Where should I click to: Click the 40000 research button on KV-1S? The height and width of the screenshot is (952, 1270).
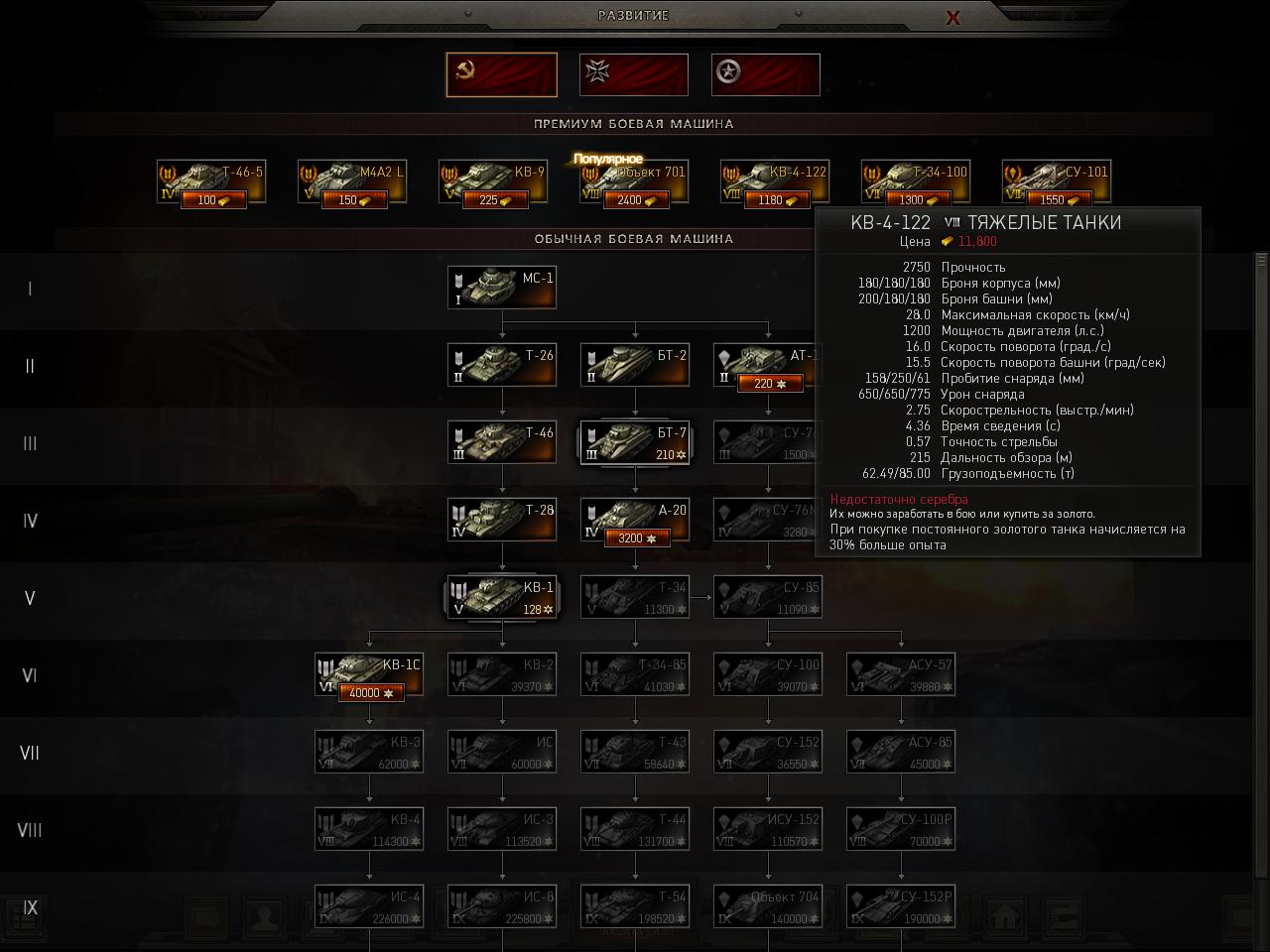(x=371, y=693)
